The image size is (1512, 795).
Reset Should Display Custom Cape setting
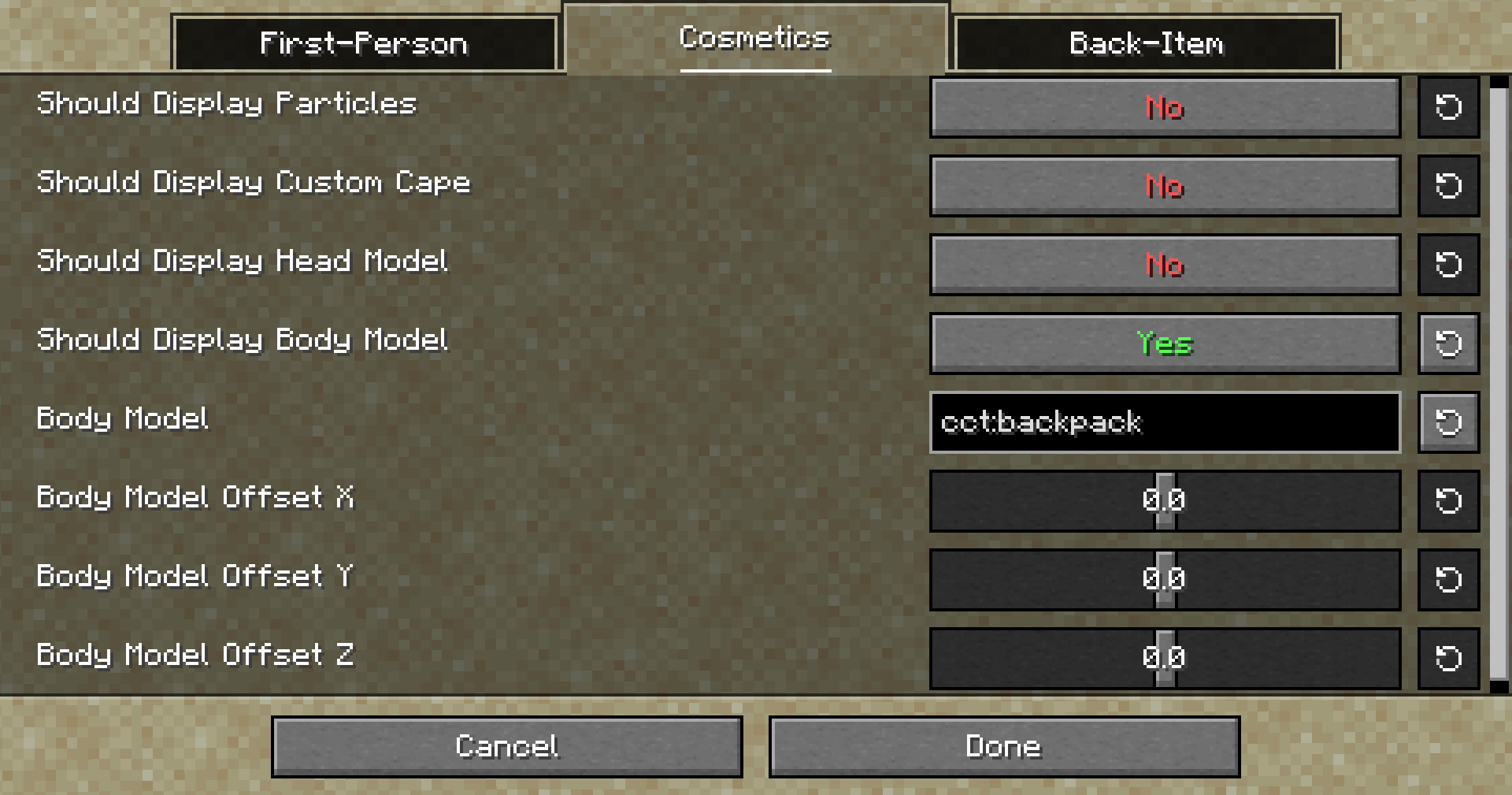[x=1448, y=186]
